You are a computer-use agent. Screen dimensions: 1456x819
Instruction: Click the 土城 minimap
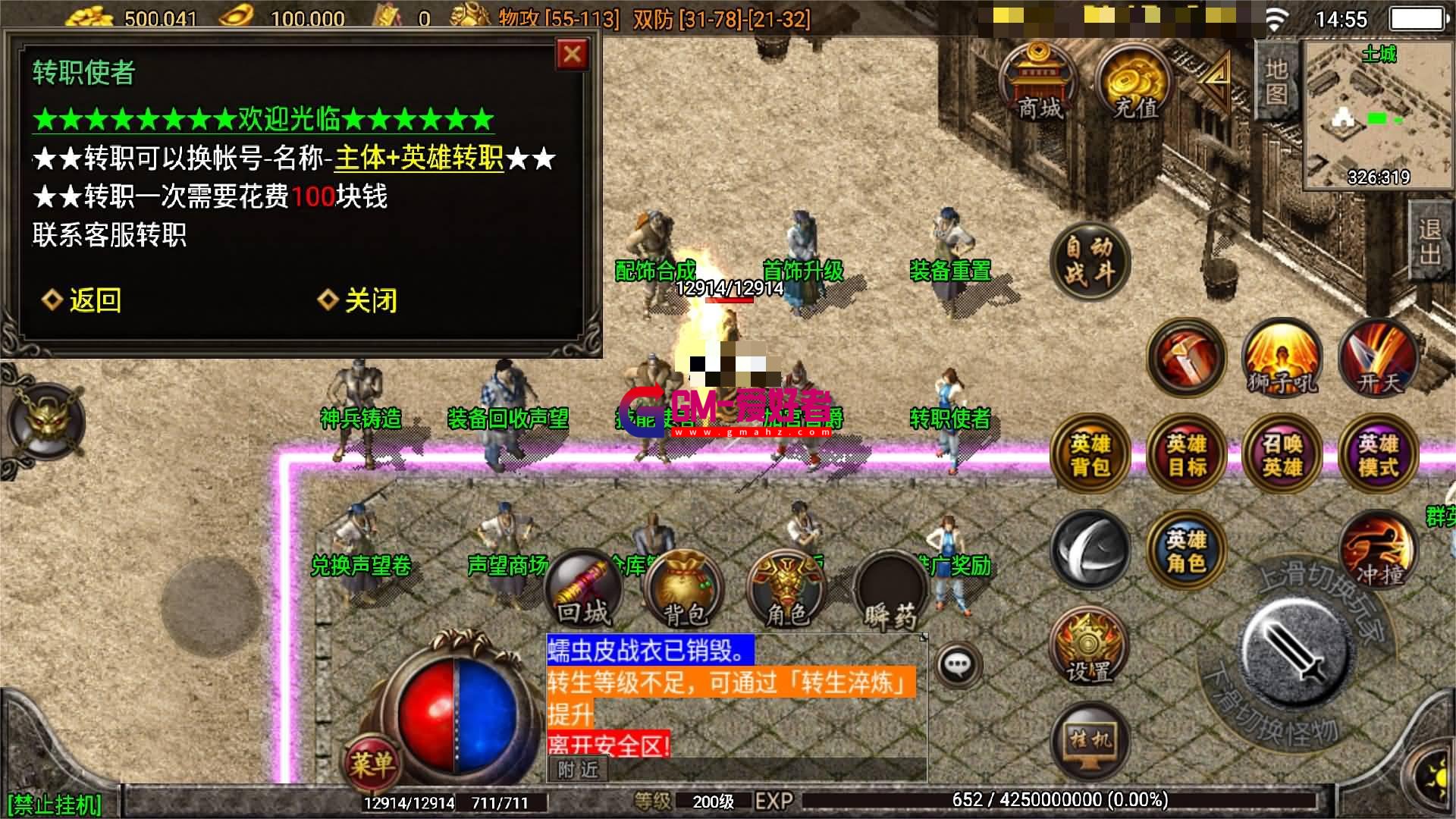click(1378, 114)
